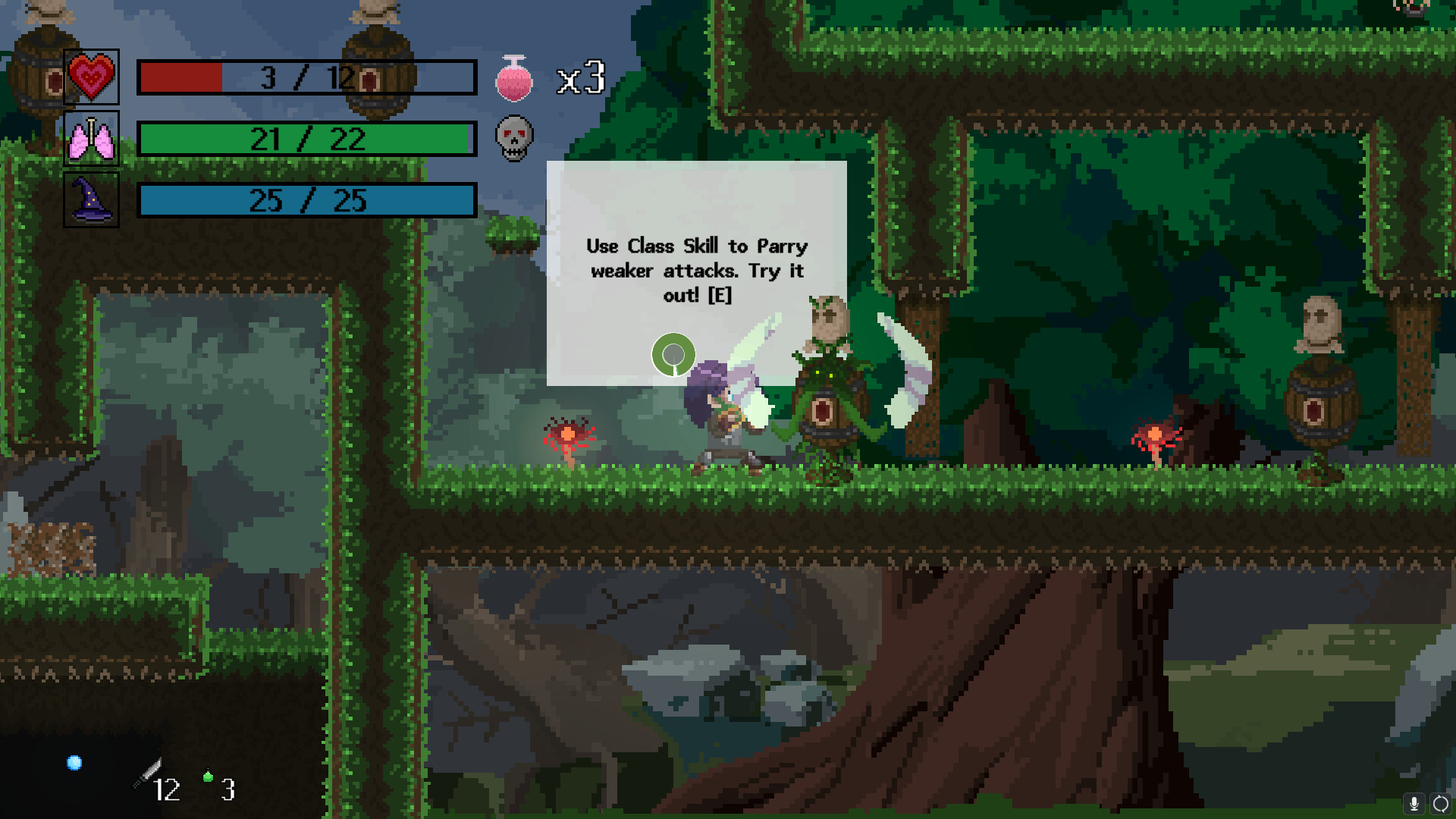The width and height of the screenshot is (1456, 819).
Task: Click the blue dot on the minimap
Action: click(x=74, y=763)
